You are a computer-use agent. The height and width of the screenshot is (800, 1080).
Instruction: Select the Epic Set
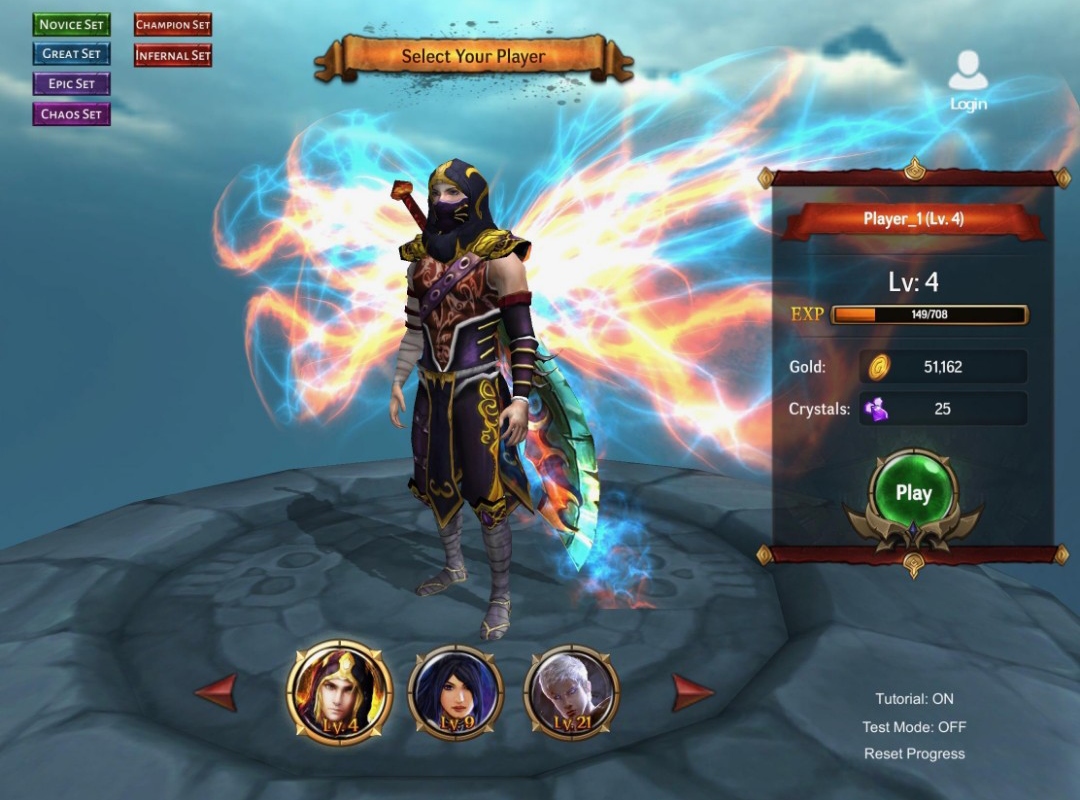pos(71,84)
